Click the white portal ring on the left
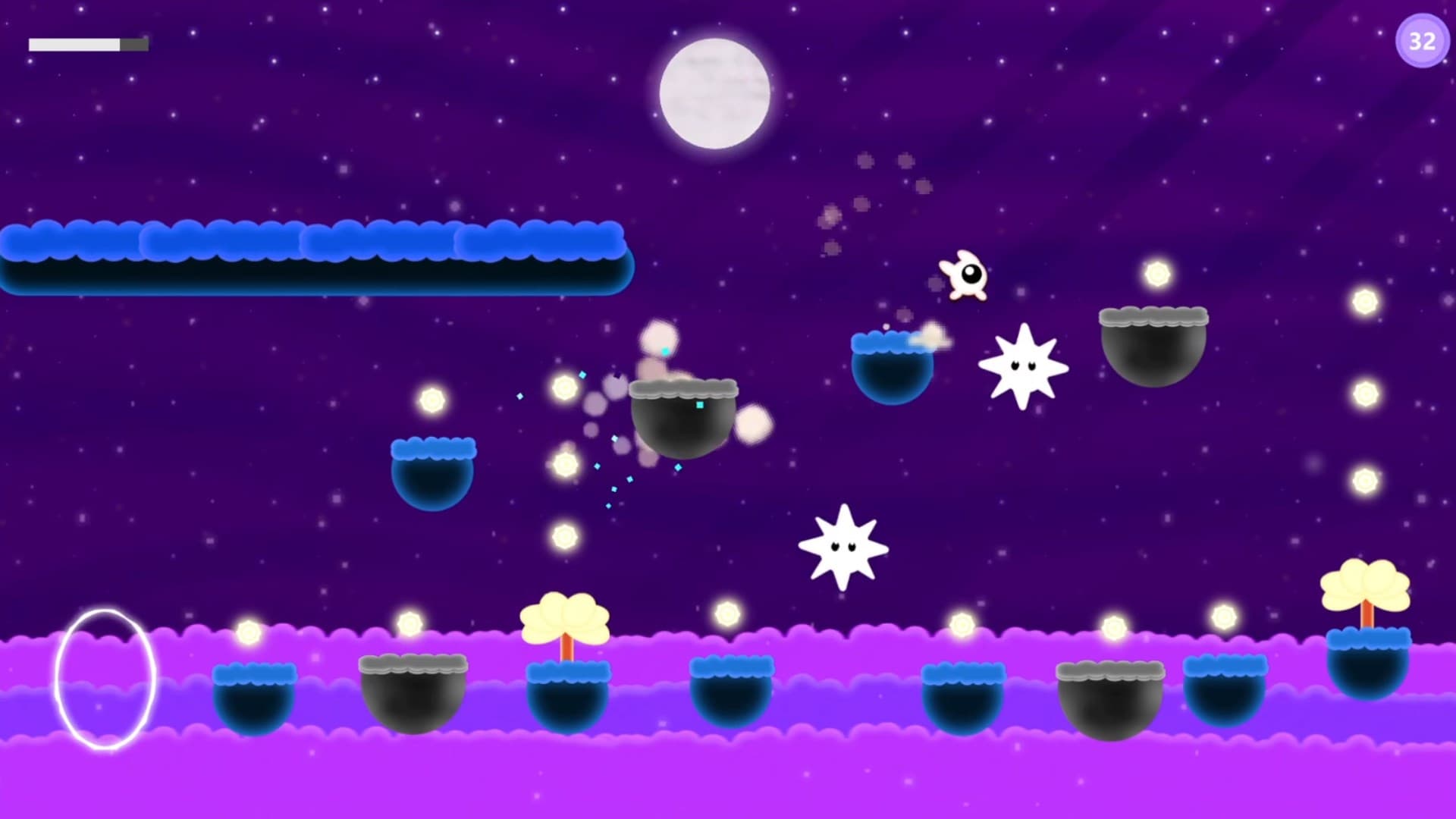The height and width of the screenshot is (819, 1456). [x=106, y=679]
